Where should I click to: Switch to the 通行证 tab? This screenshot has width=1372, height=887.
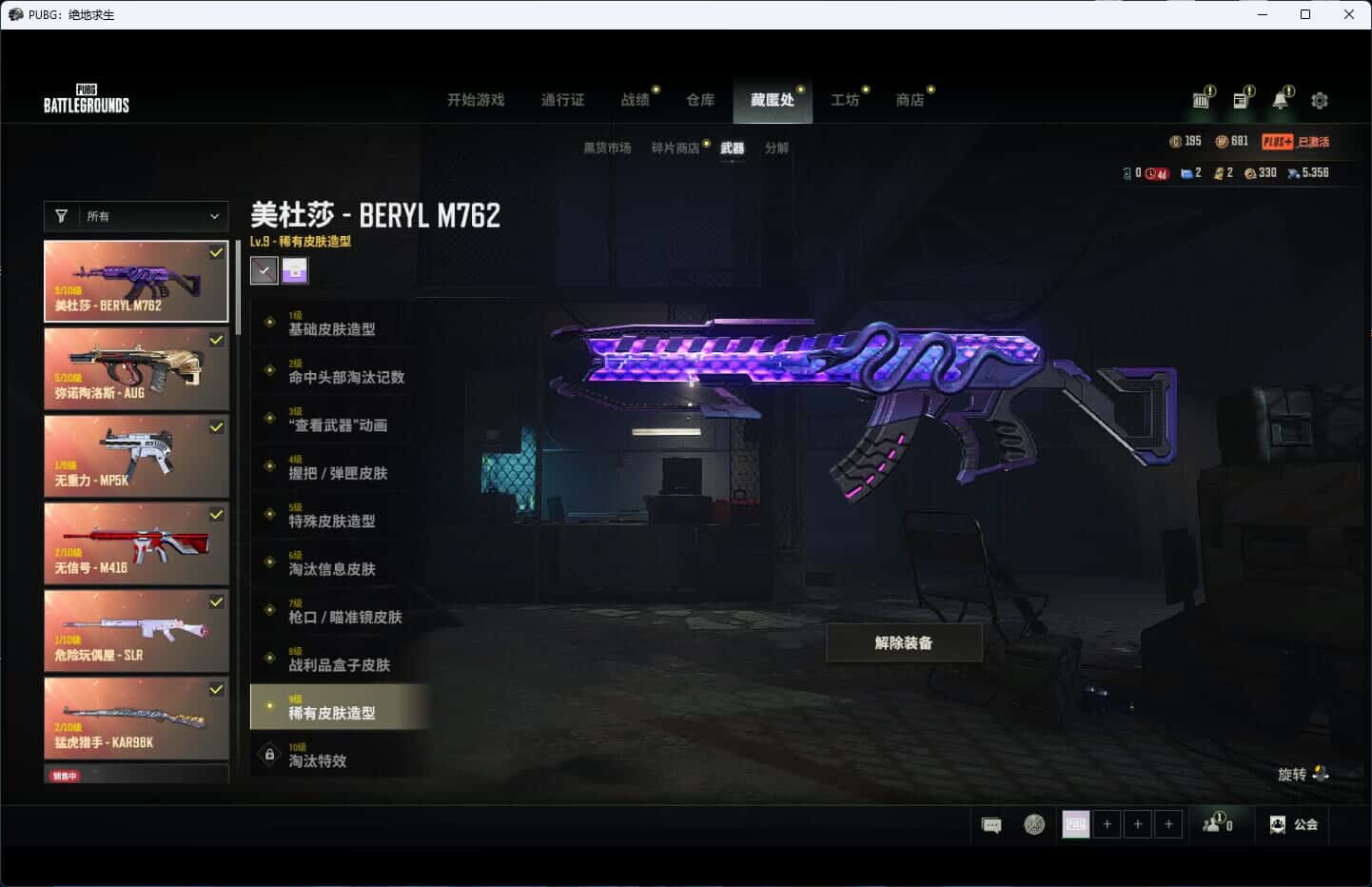(562, 100)
